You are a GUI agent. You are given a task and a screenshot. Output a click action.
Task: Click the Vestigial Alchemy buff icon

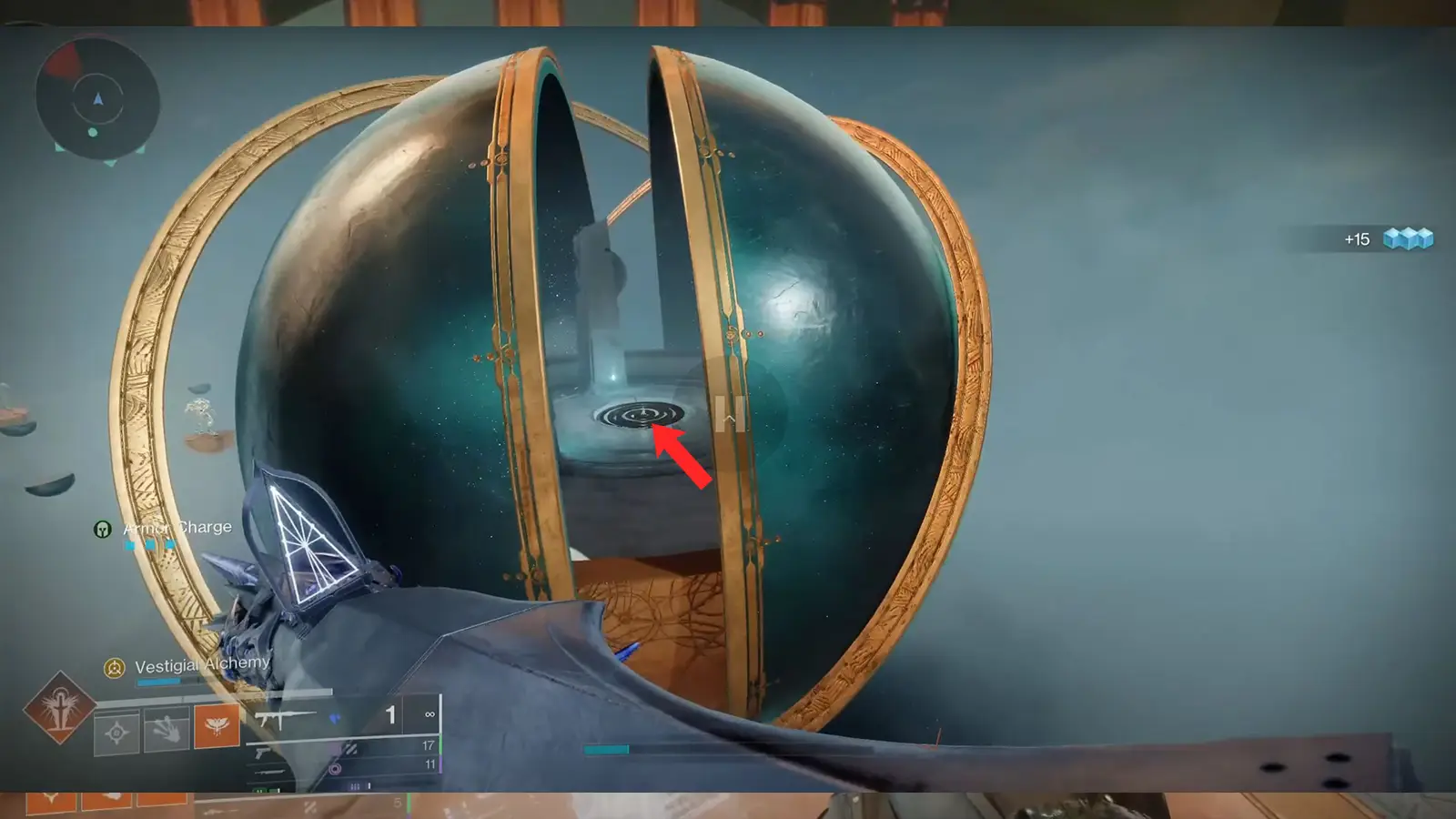[114, 668]
